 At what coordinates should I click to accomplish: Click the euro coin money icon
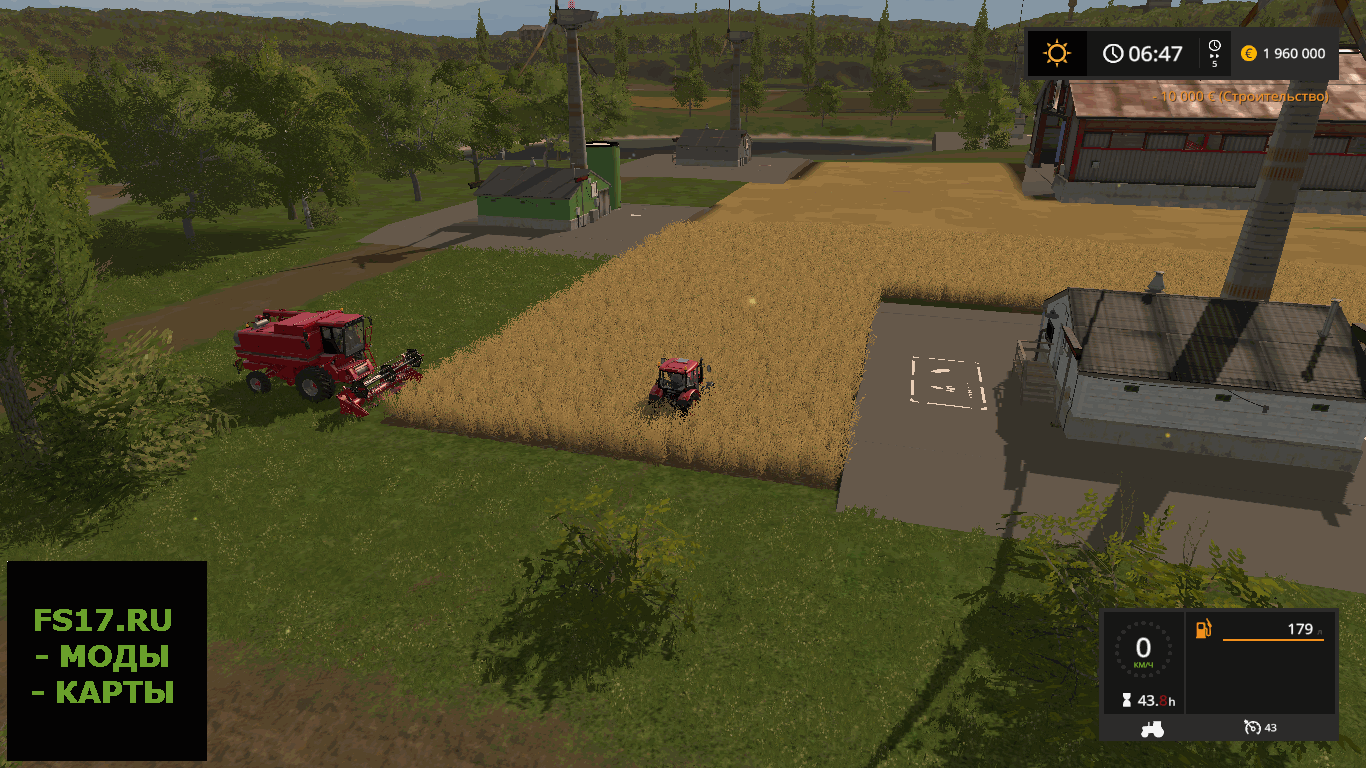pyautogui.click(x=1248, y=54)
